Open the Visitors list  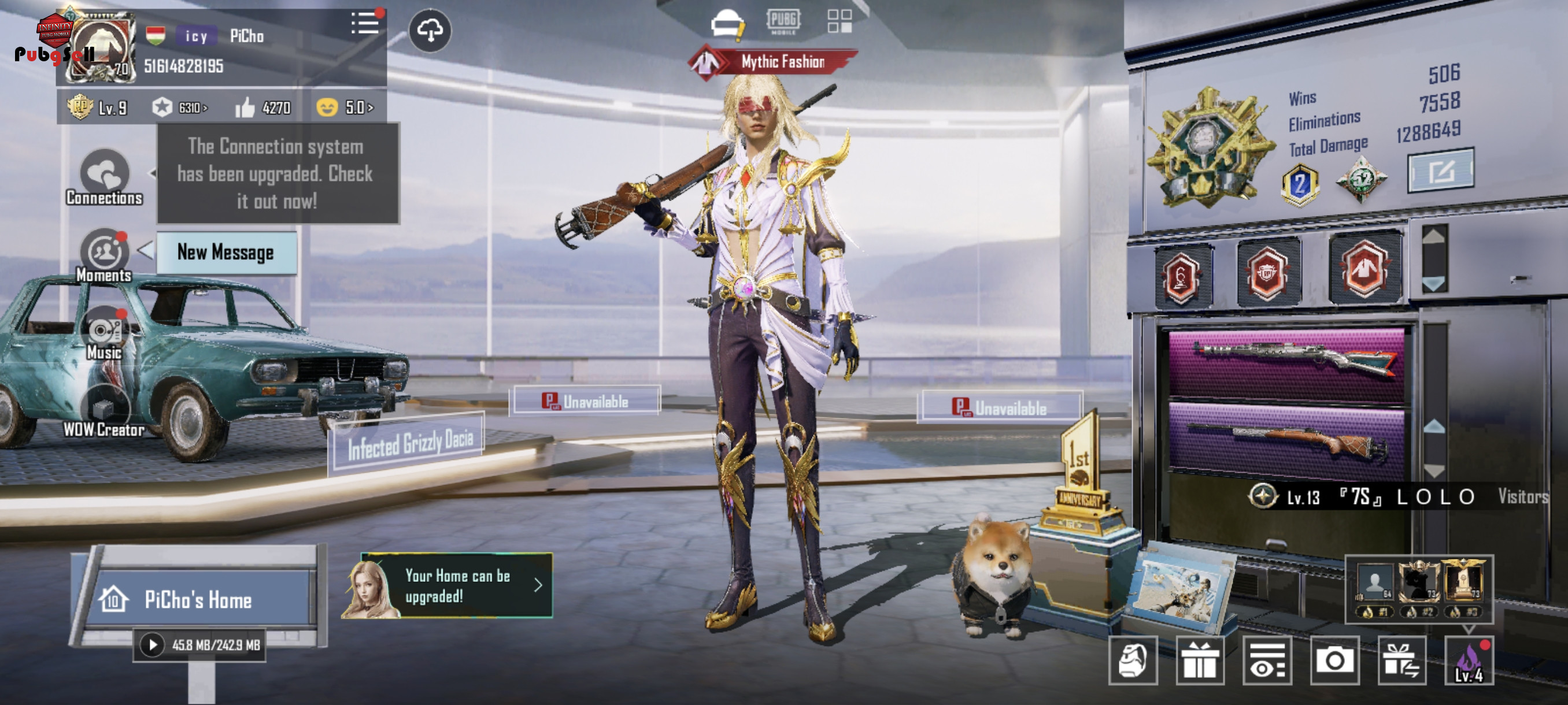(1522, 497)
